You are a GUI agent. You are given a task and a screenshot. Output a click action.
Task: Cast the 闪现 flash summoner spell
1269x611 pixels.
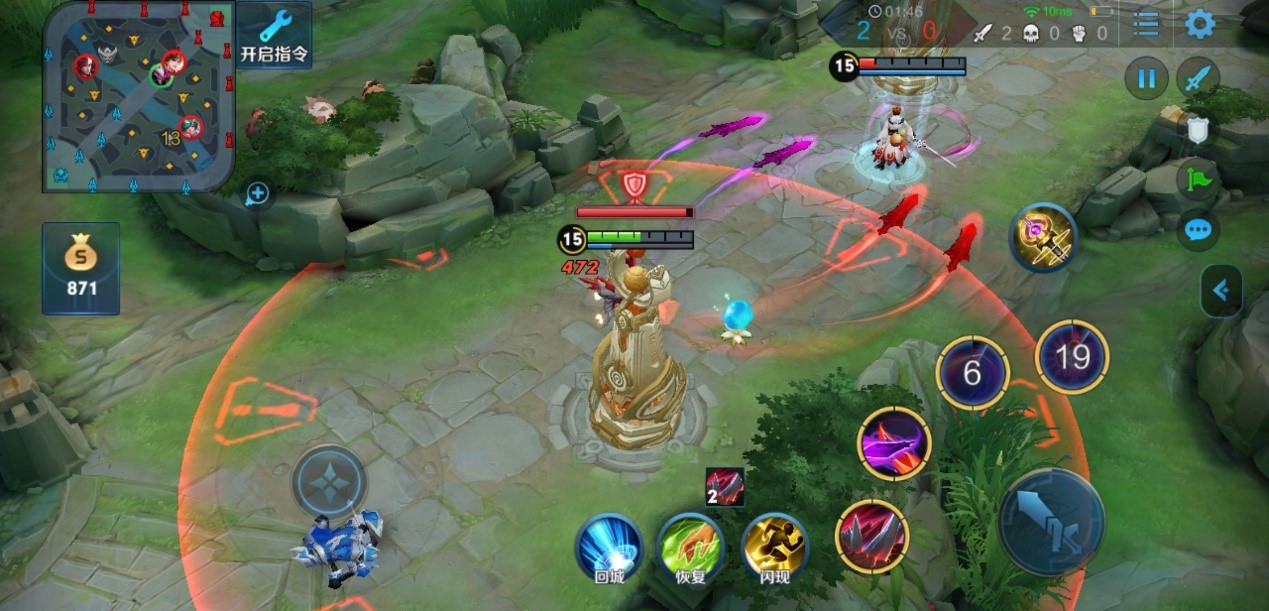(x=774, y=548)
